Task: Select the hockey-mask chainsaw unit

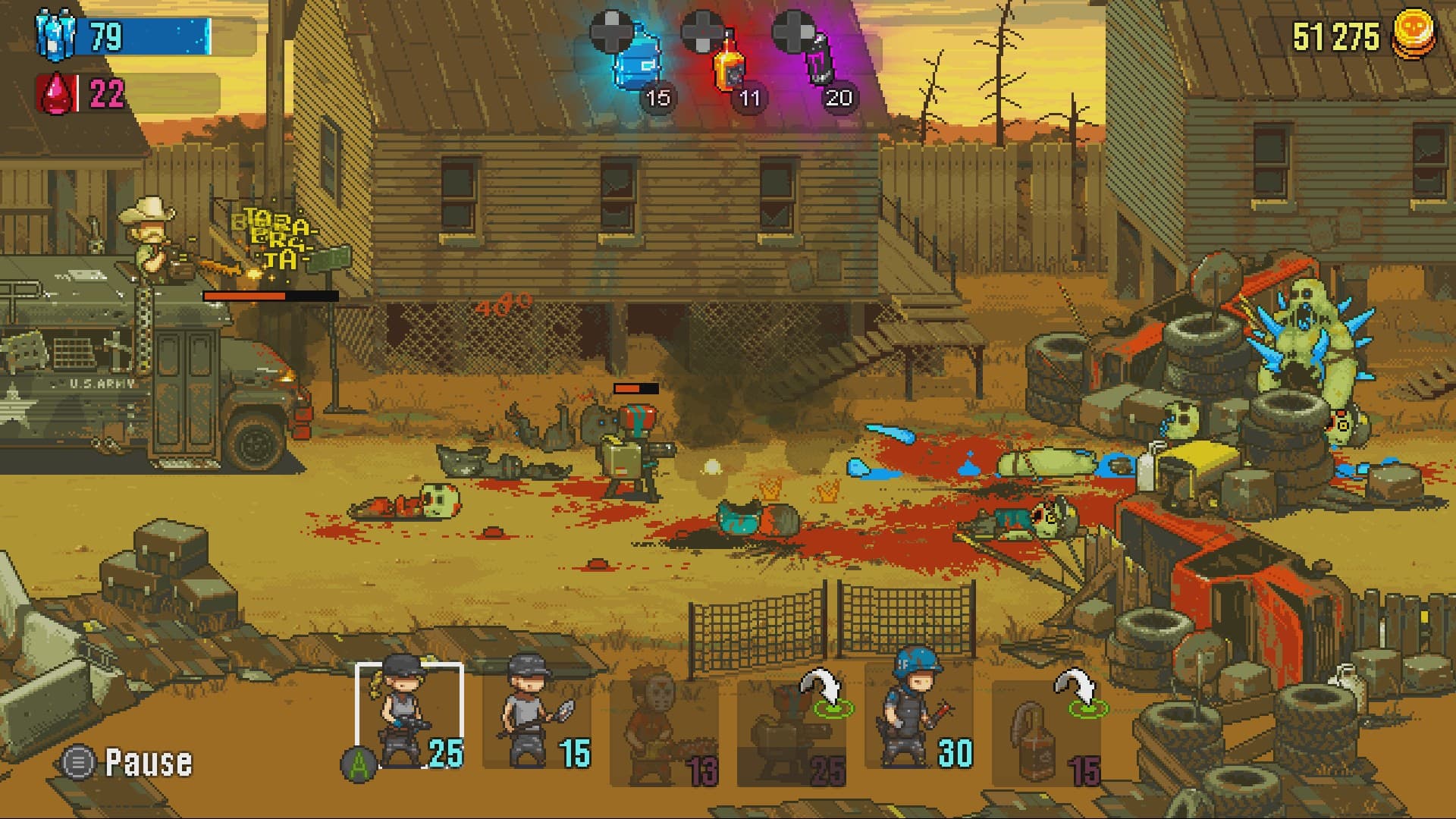Action: pyautogui.click(x=660, y=720)
